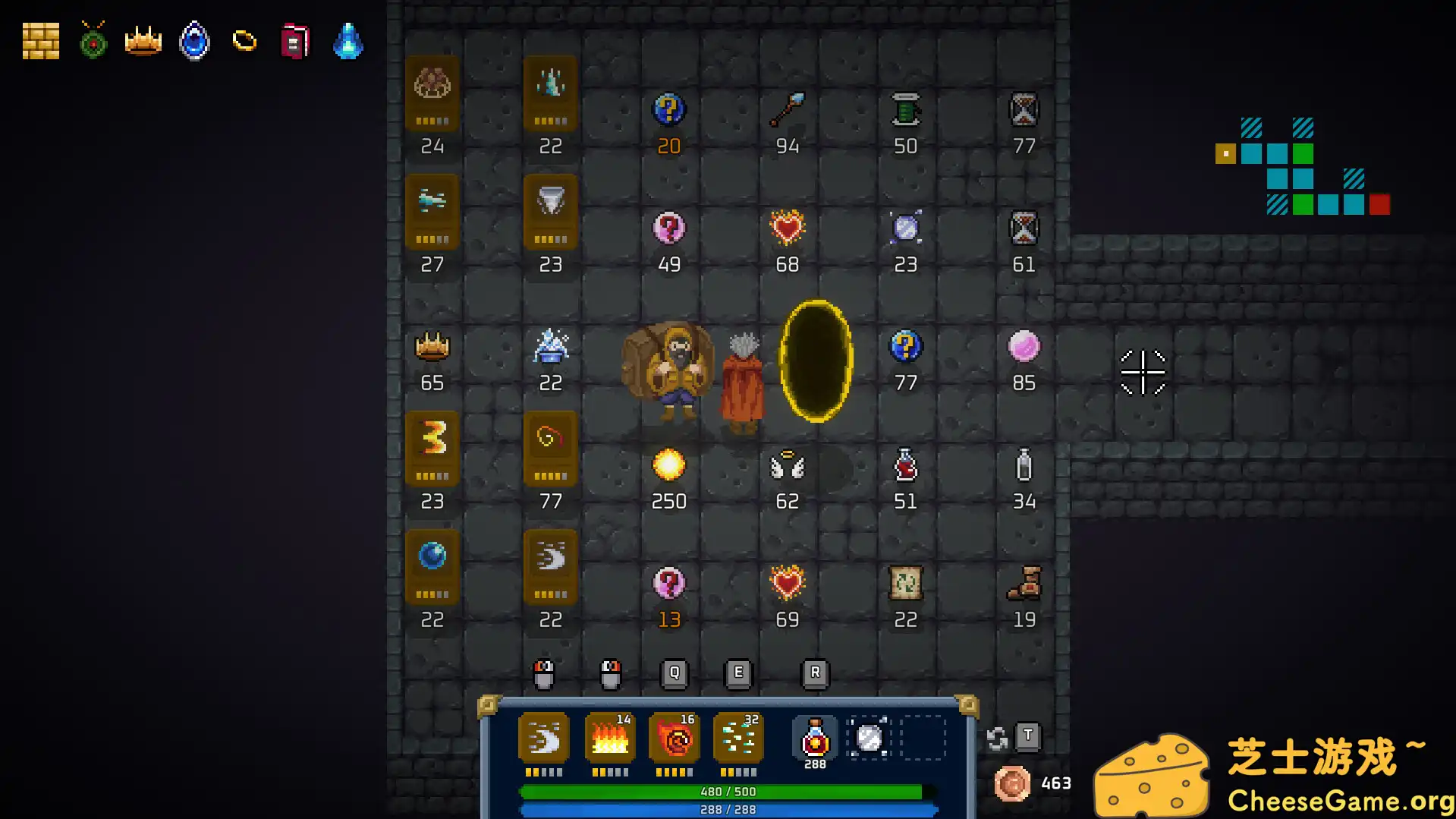Use the fire wall flames skill

[x=610, y=738]
